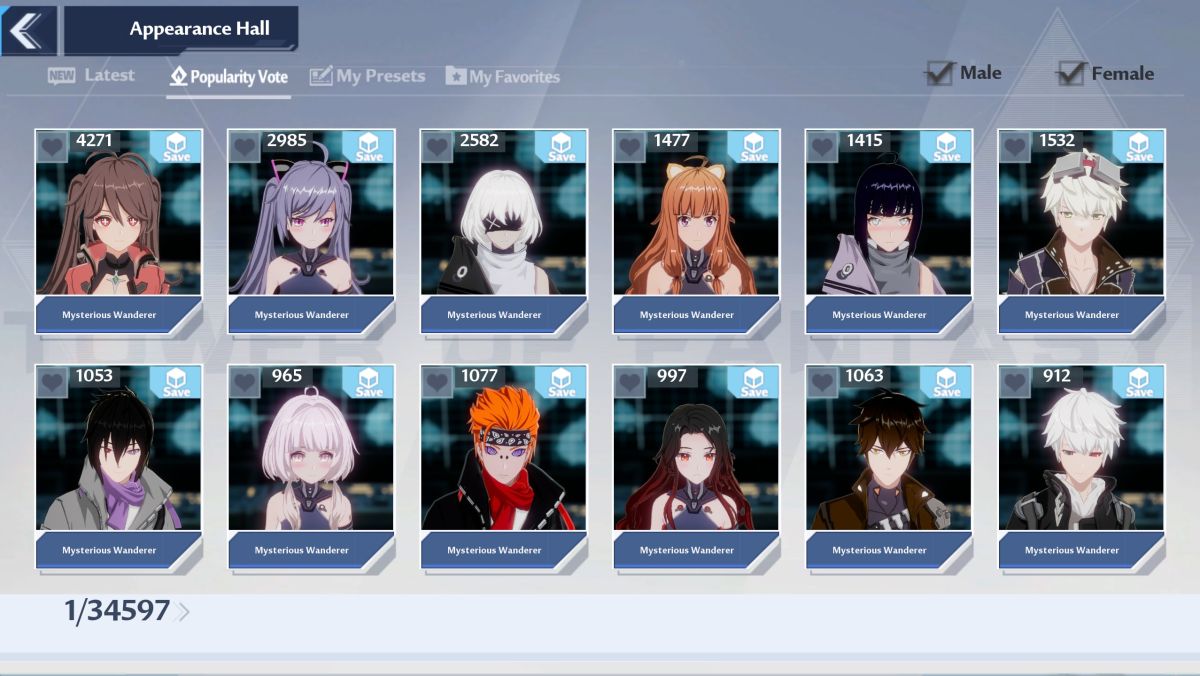The width and height of the screenshot is (1200, 676).
Task: Show the My Presets tab
Action: point(367,76)
